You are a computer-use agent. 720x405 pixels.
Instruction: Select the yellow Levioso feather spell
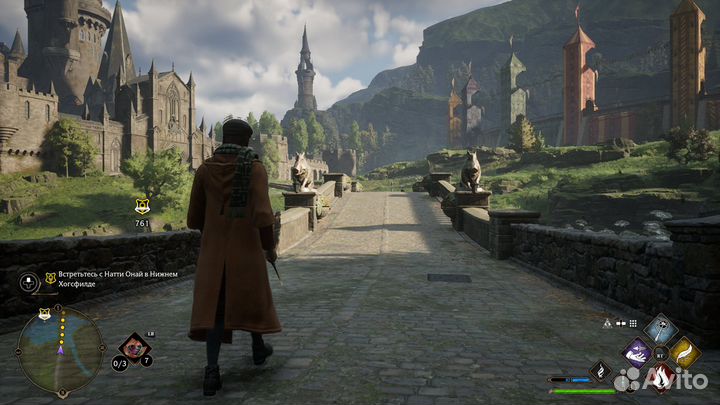684,352
